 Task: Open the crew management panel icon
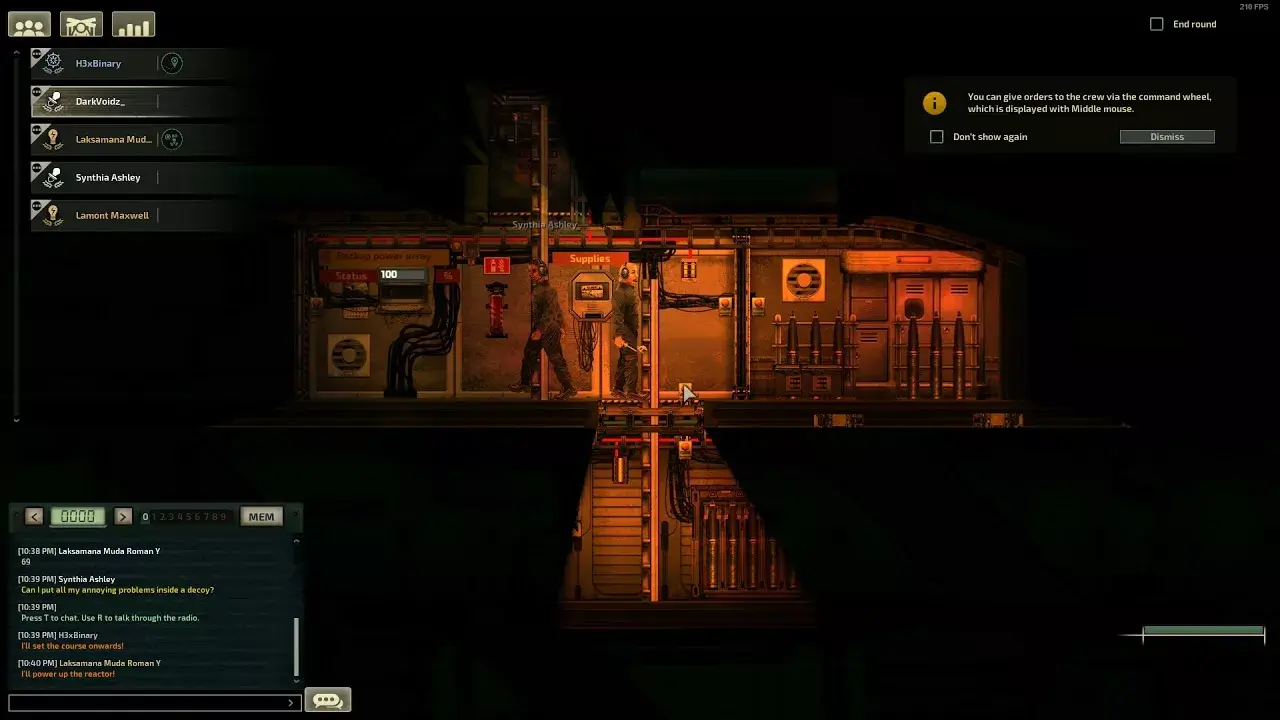coord(29,23)
